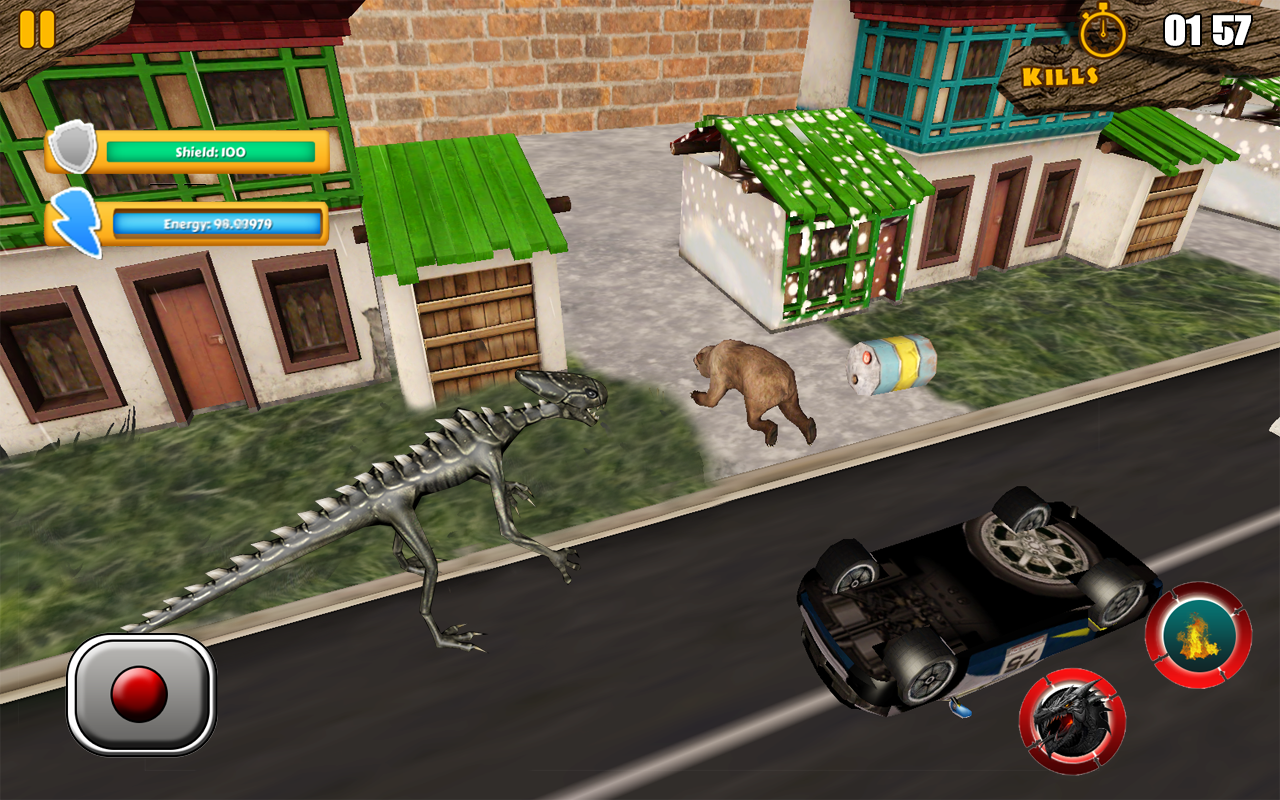Click the silver shield emblem icon
Screen dimensions: 1280x800
pos(75,150)
